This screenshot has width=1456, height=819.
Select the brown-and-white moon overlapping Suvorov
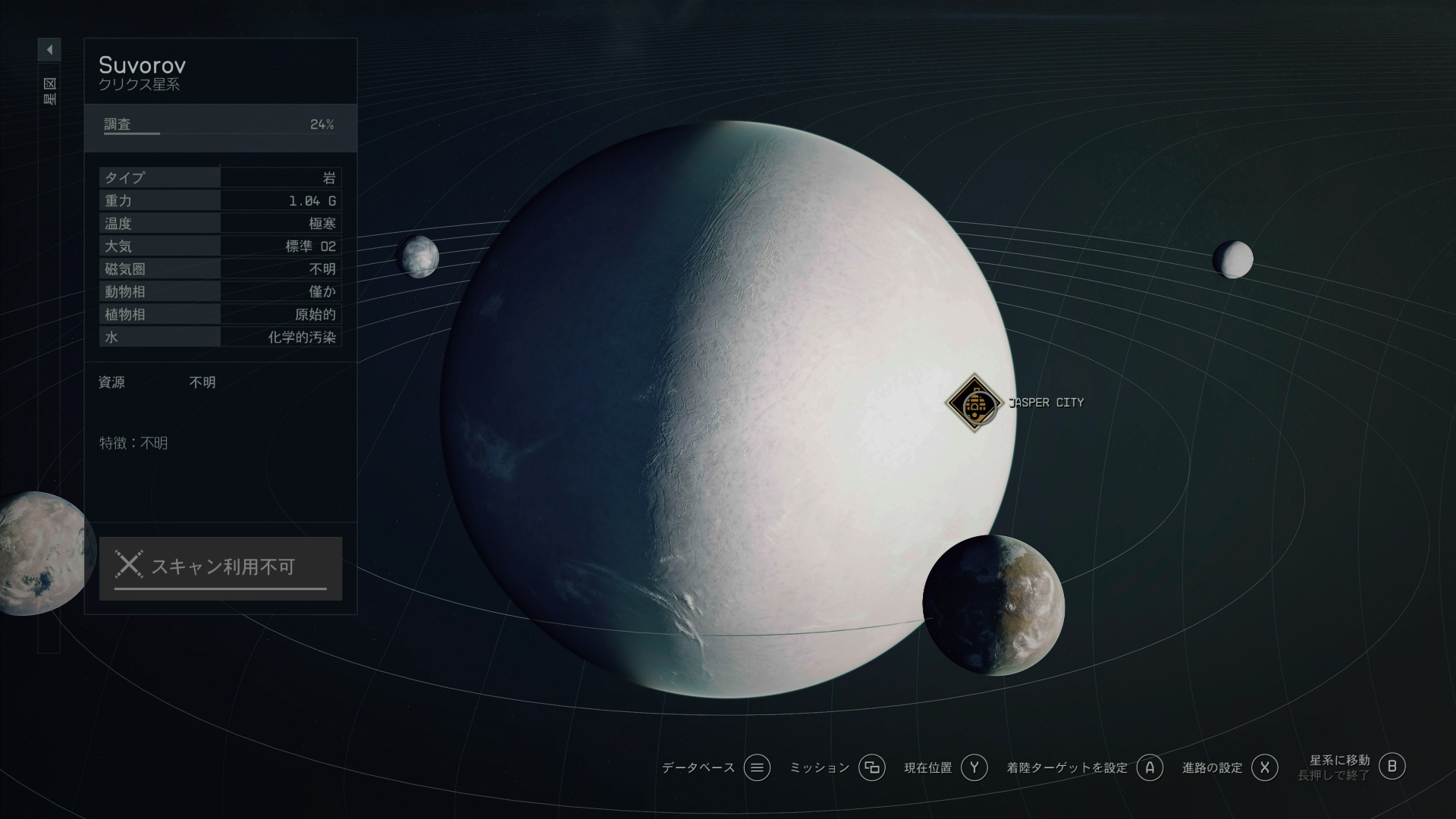coord(993,604)
